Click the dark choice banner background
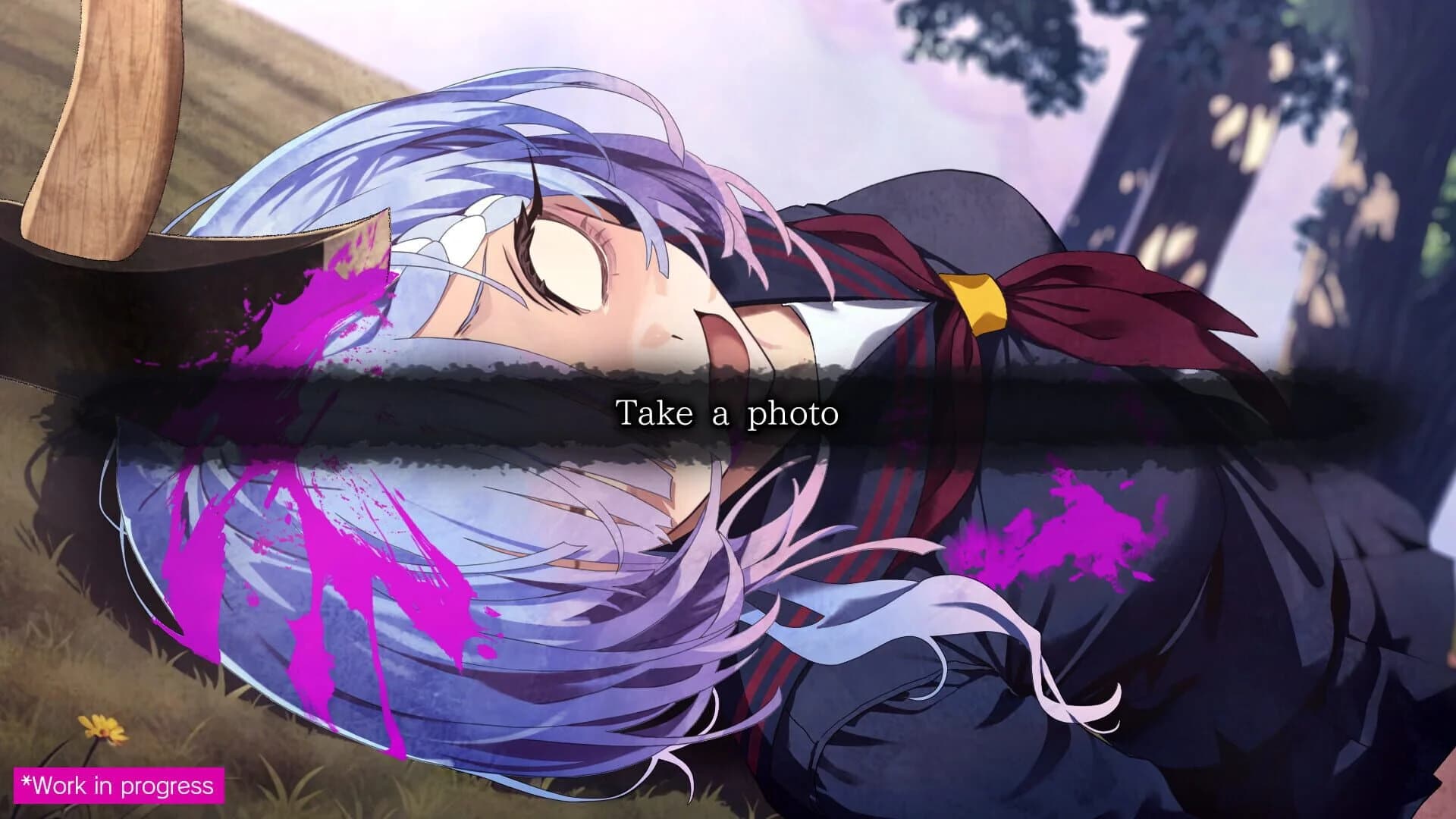The width and height of the screenshot is (1456, 819). pyautogui.click(x=379, y=413)
